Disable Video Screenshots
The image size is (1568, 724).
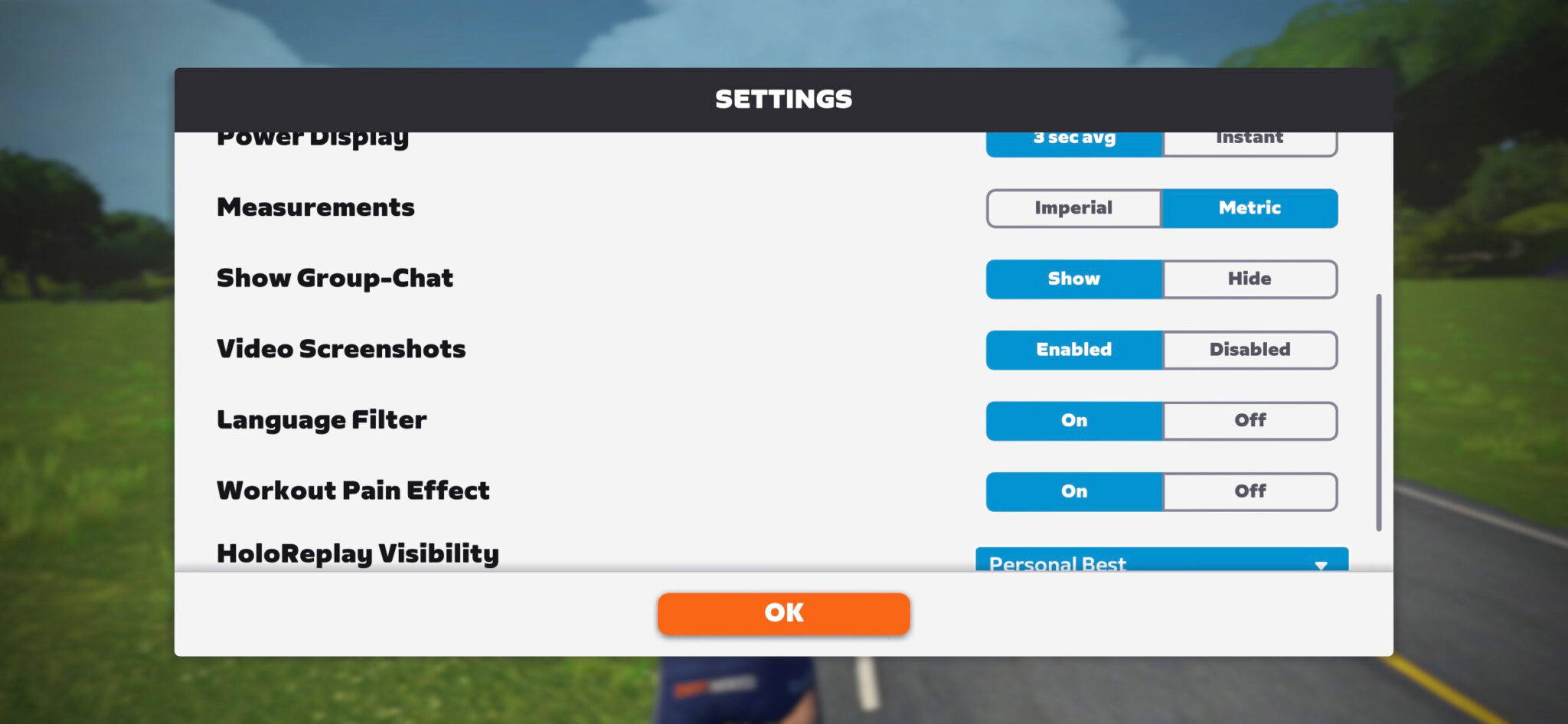point(1249,350)
